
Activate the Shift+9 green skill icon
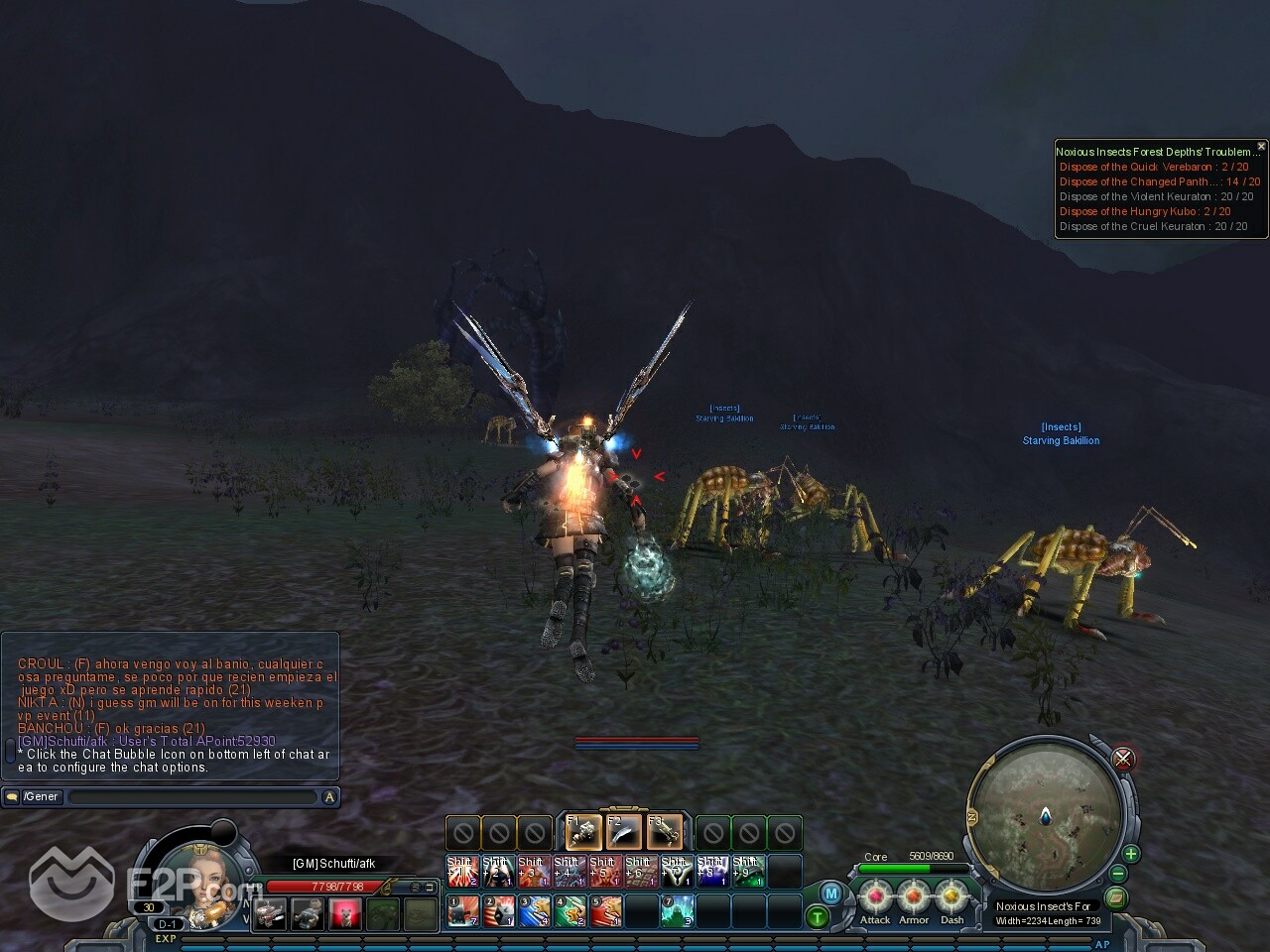[x=749, y=871]
